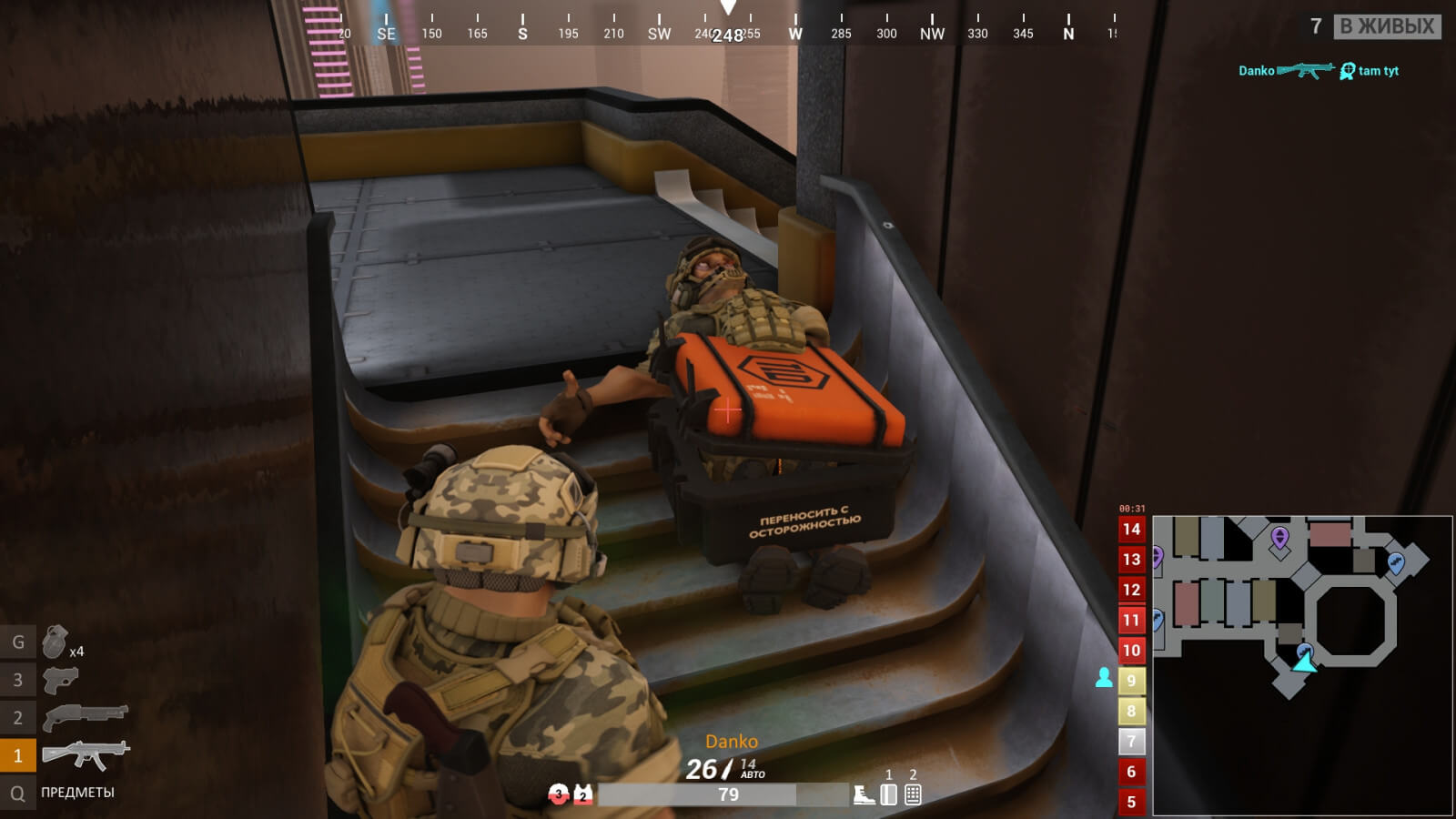
Task: Click the helmet armor level icon
Action: point(558,794)
